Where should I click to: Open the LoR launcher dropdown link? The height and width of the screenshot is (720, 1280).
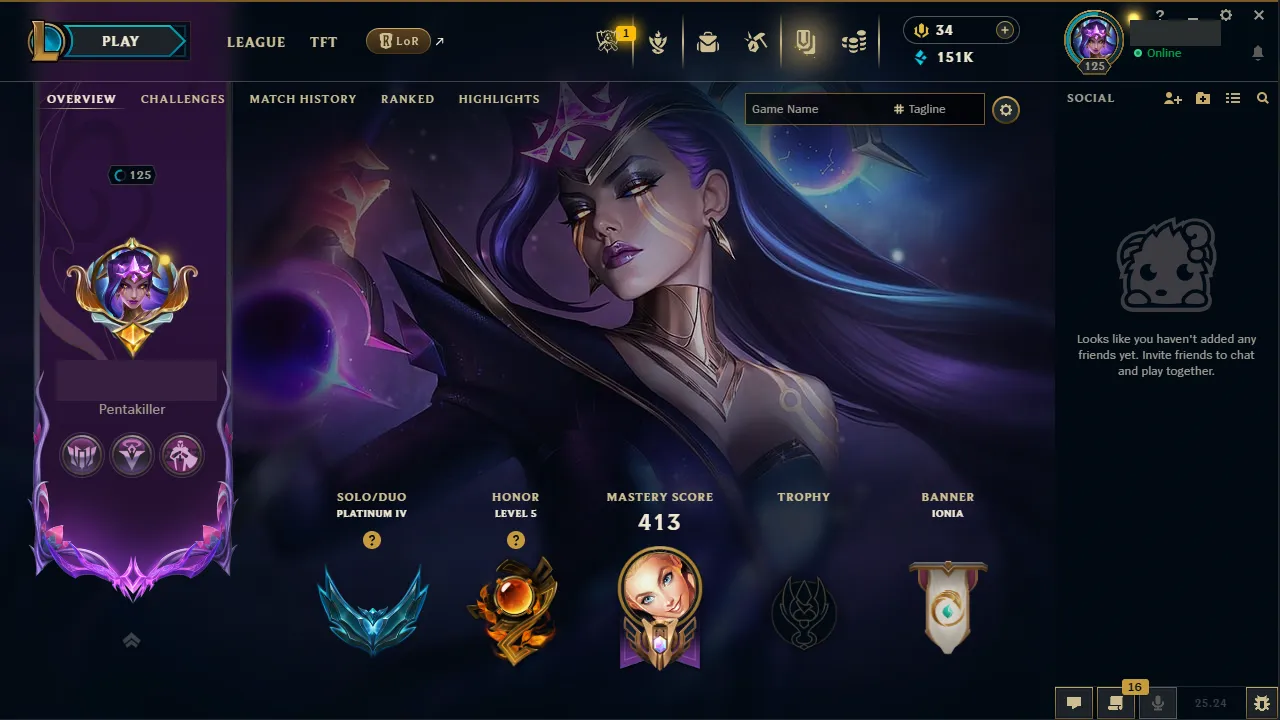point(399,41)
